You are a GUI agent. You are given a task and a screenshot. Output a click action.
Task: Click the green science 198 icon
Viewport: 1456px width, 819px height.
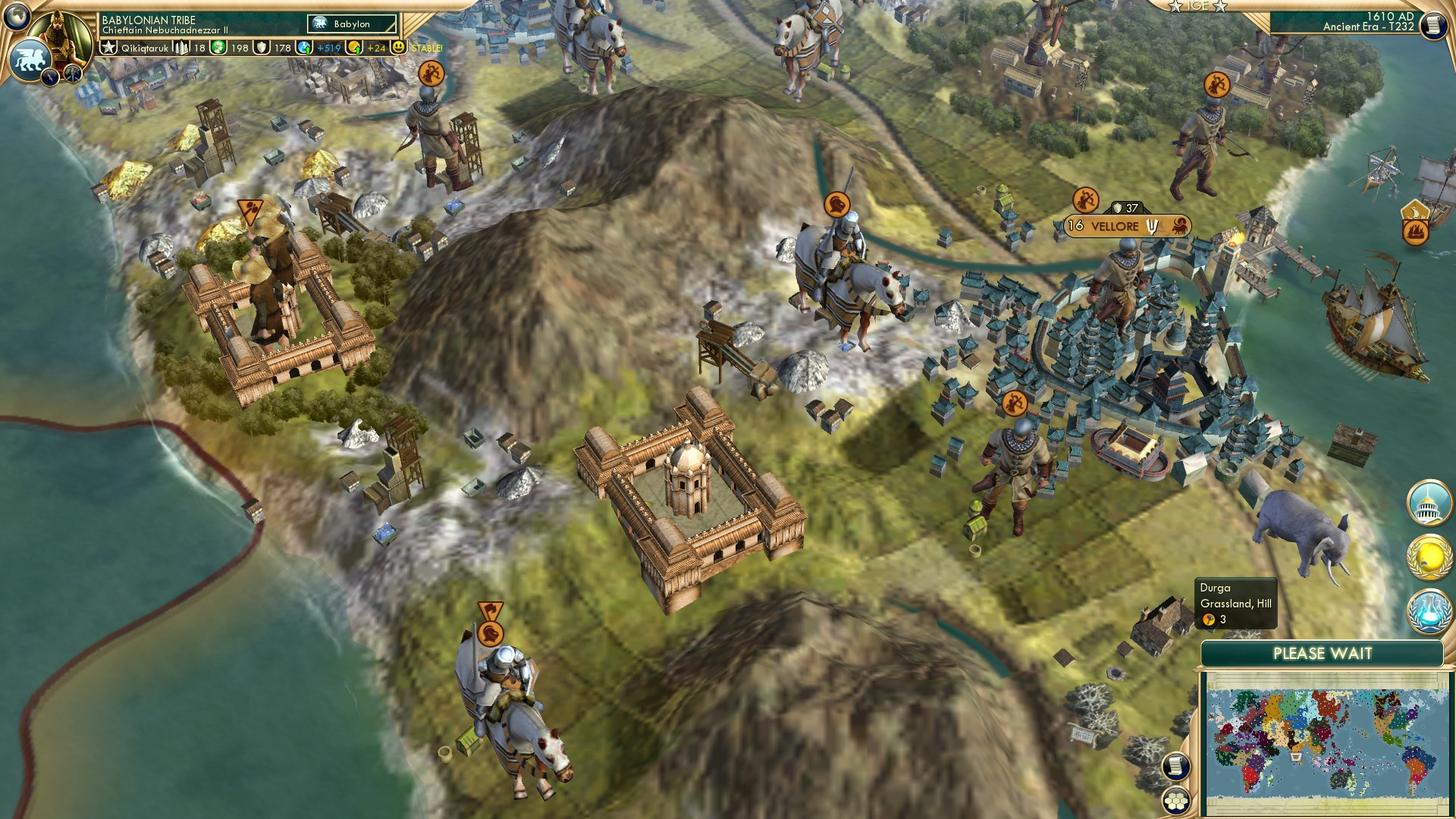click(x=218, y=48)
